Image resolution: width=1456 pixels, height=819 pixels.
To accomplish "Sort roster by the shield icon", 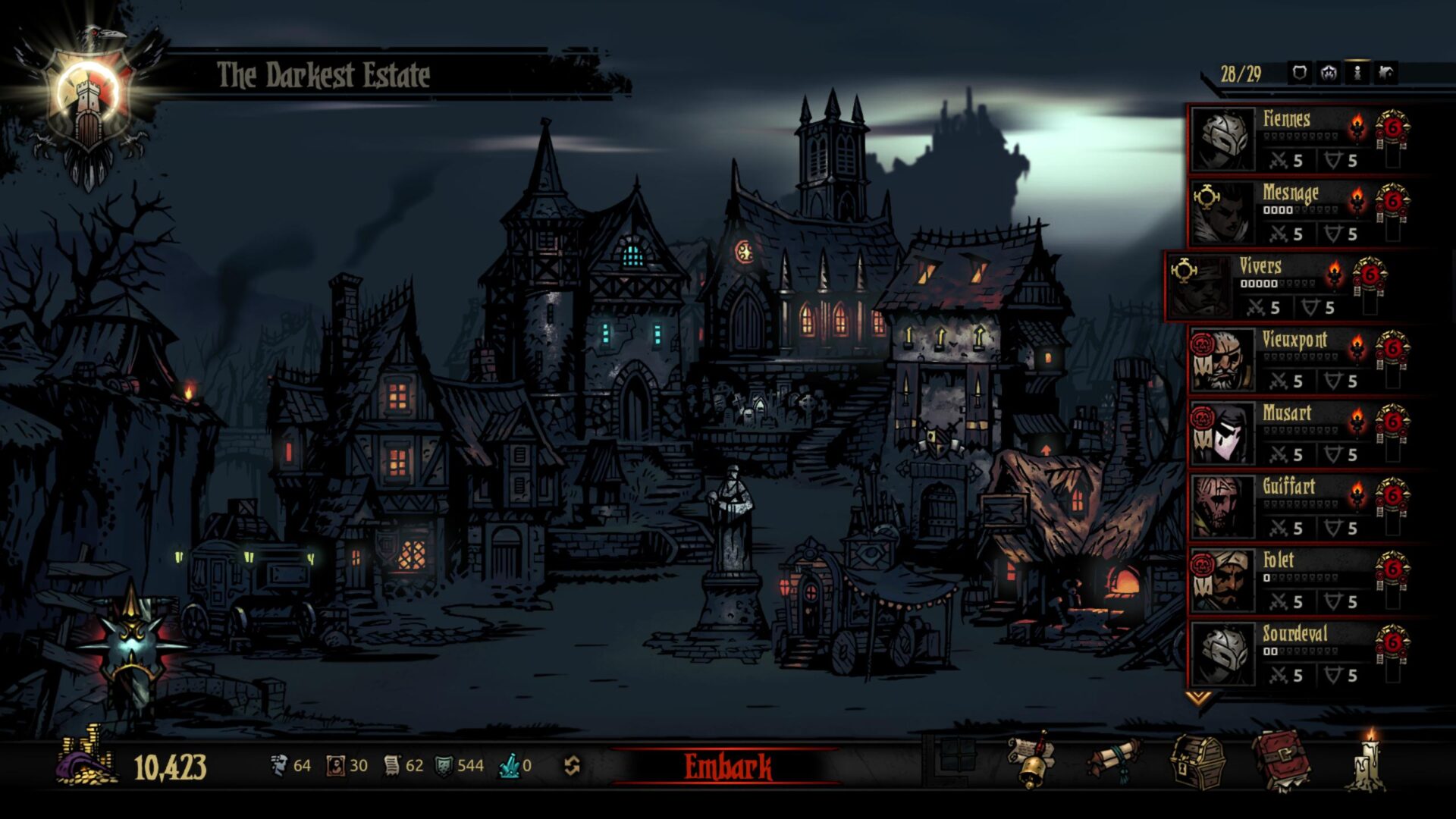I will click(1300, 73).
